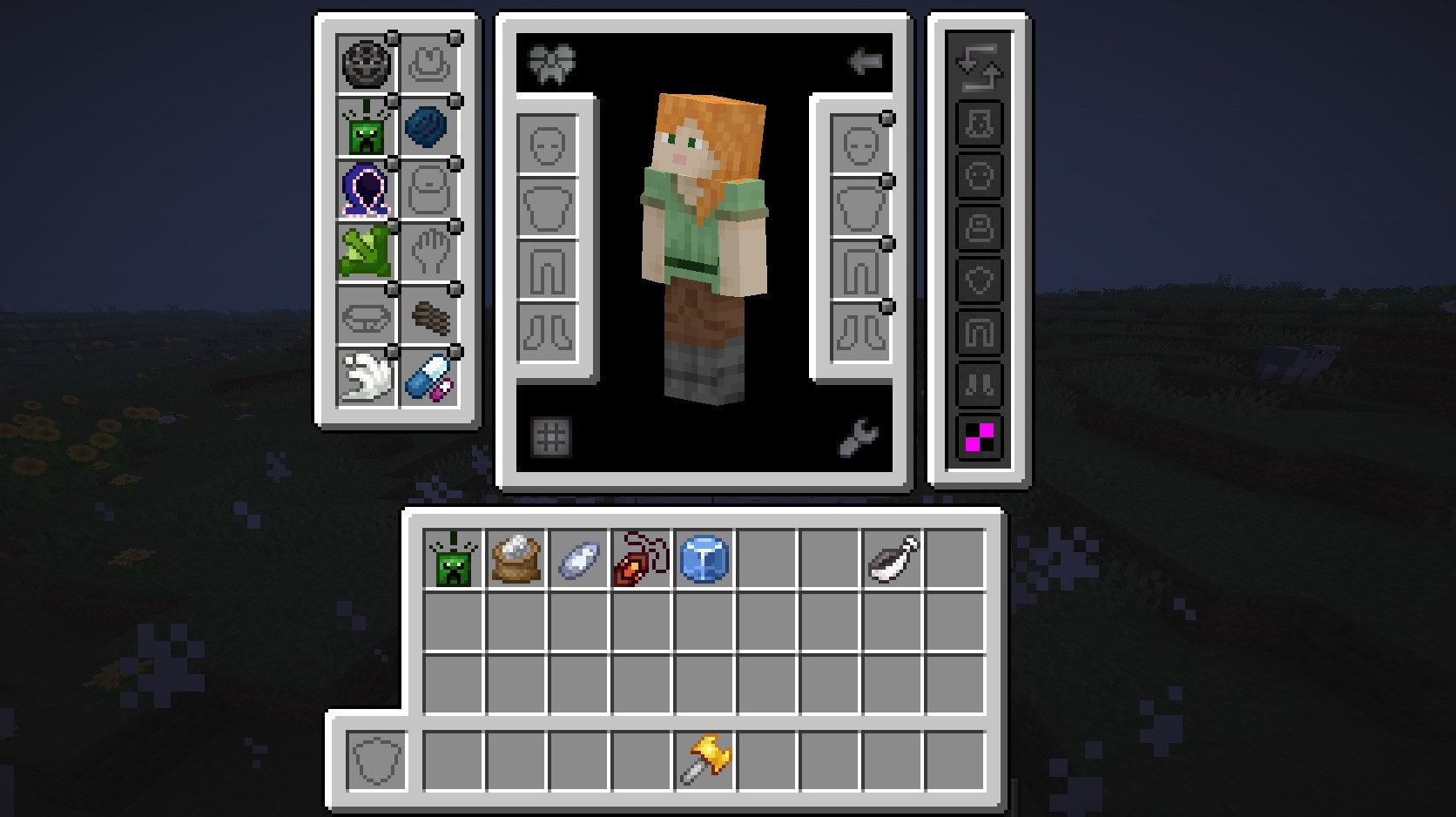Image resolution: width=1456 pixels, height=817 pixels.
Task: Select the golden push pin in the hotbar
Action: coord(706,760)
